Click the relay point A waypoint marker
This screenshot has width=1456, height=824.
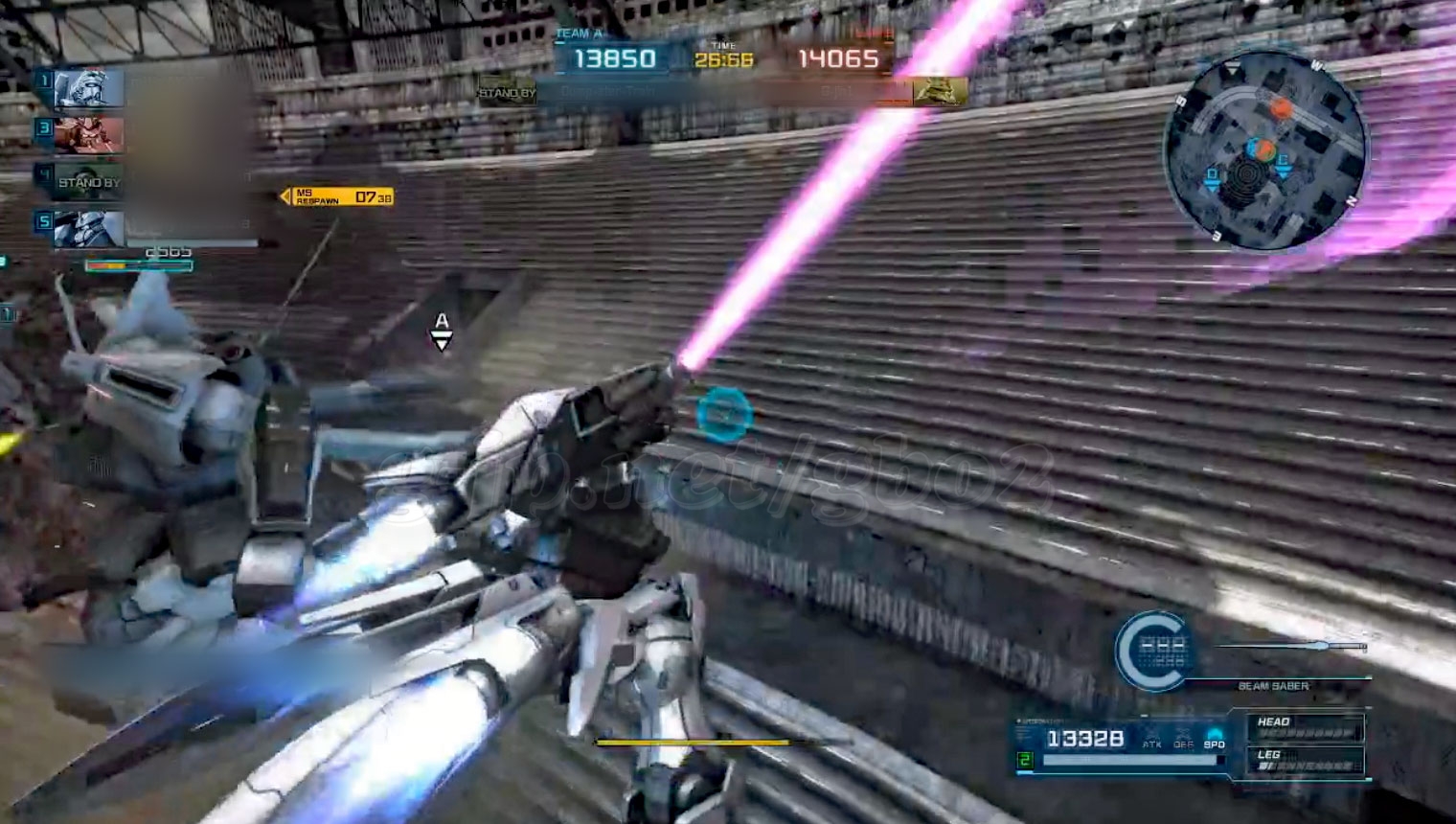tap(442, 331)
